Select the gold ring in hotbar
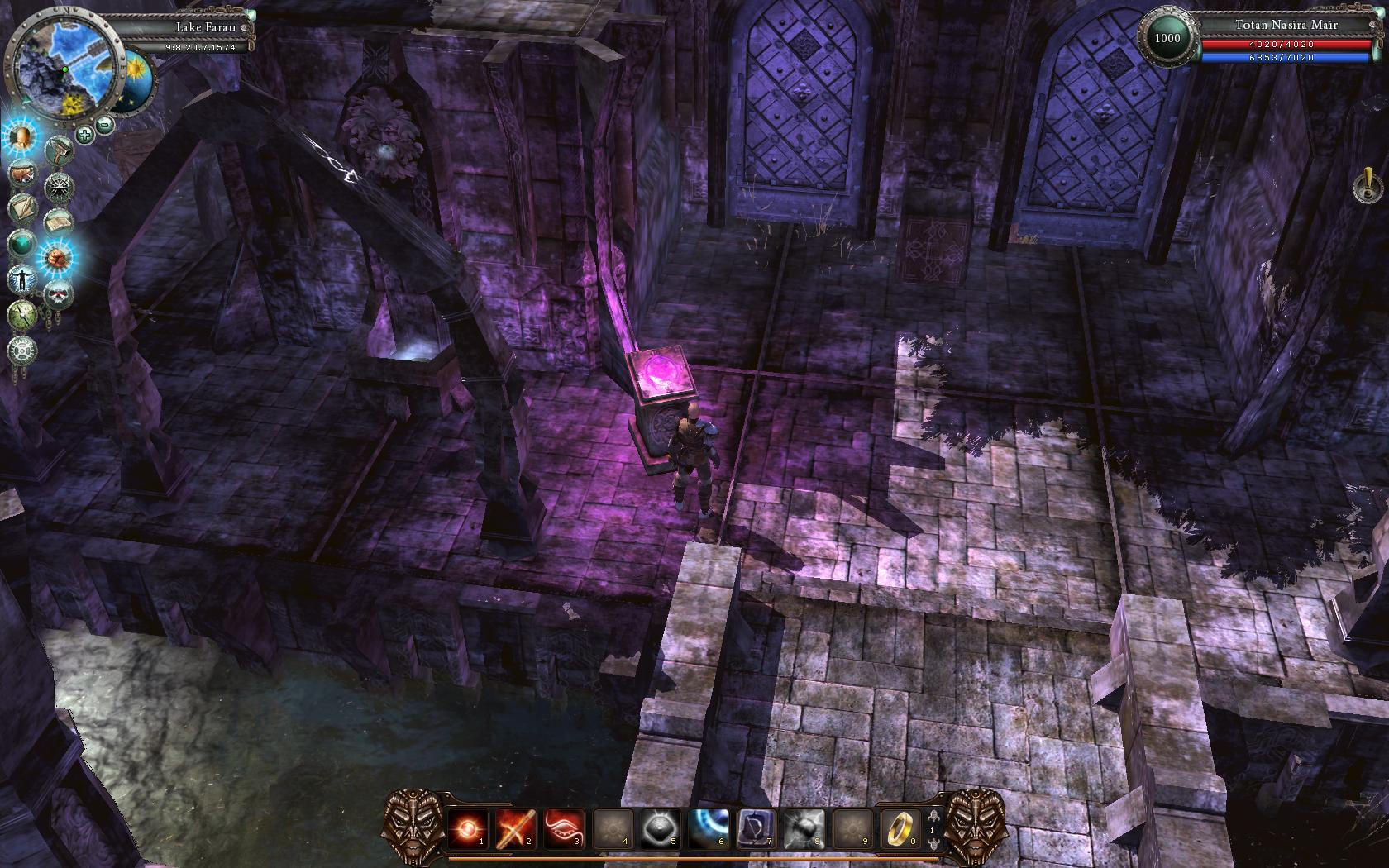The height and width of the screenshot is (868, 1389). [x=899, y=827]
